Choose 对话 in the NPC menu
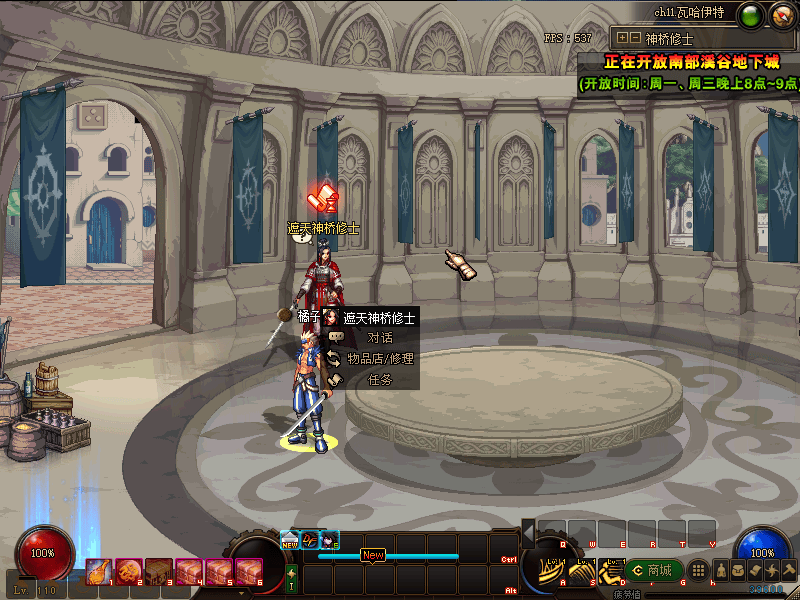This screenshot has width=800, height=600. pyautogui.click(x=379, y=337)
